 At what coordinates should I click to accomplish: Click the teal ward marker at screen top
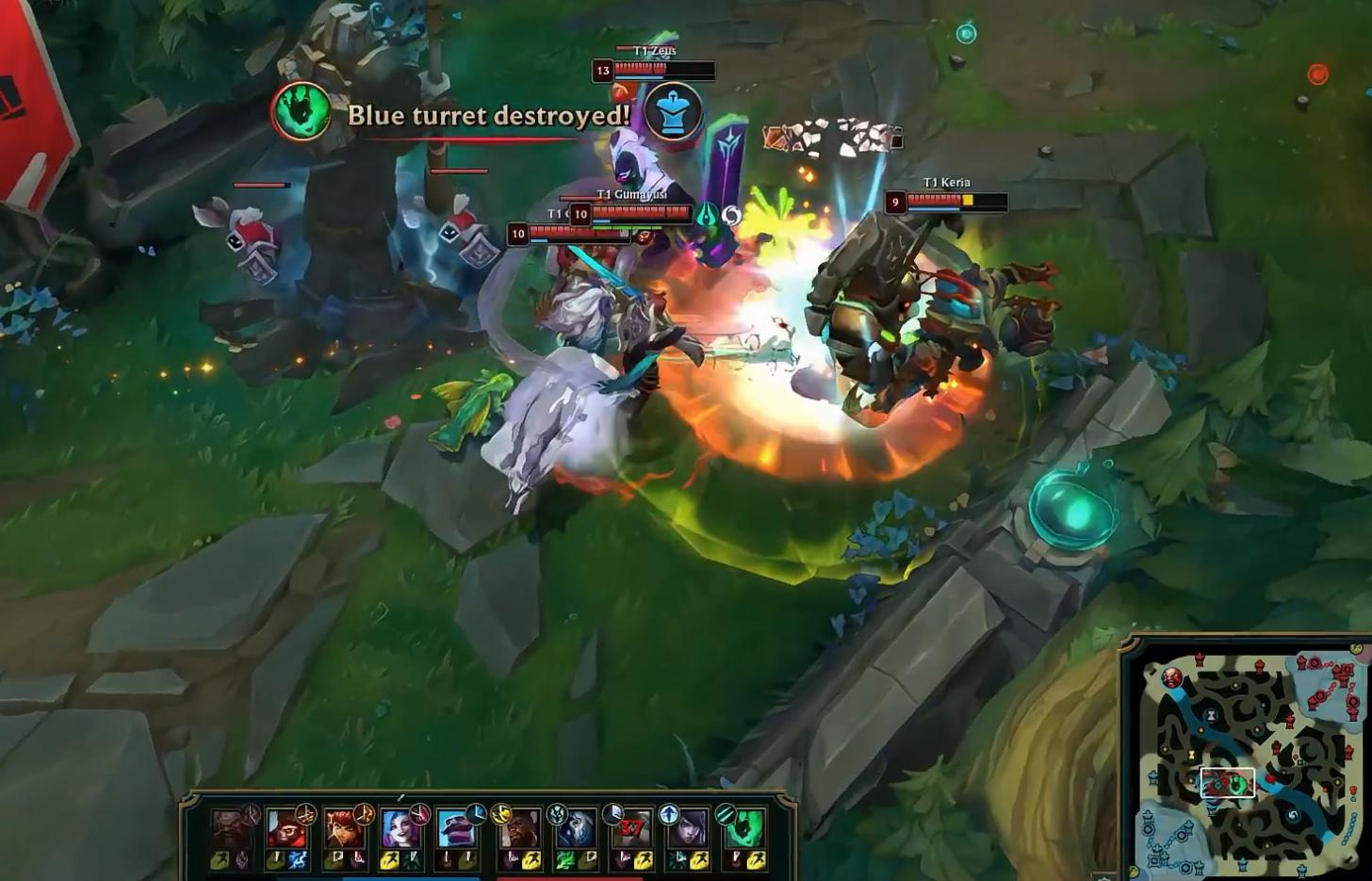point(965,33)
